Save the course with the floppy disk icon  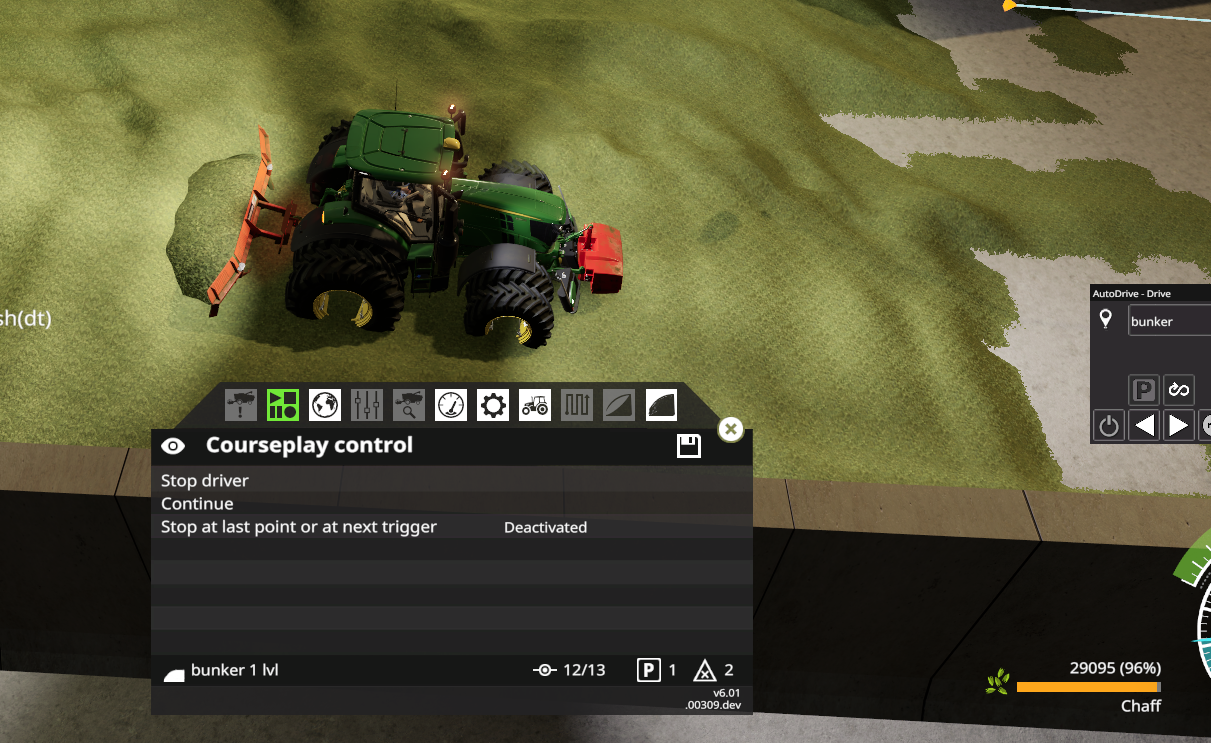pos(689,446)
